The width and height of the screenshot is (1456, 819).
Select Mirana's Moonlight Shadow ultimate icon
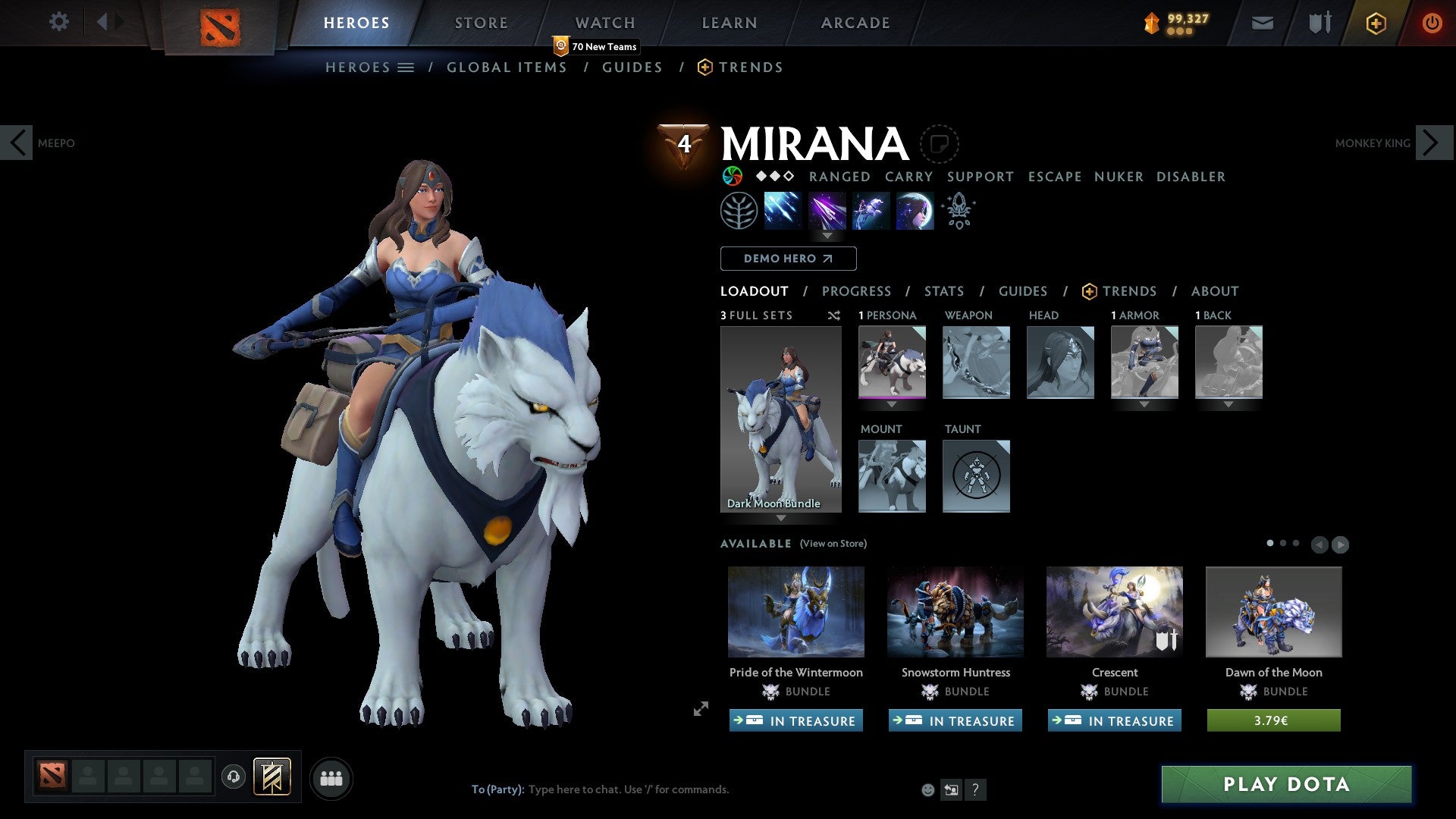point(915,210)
